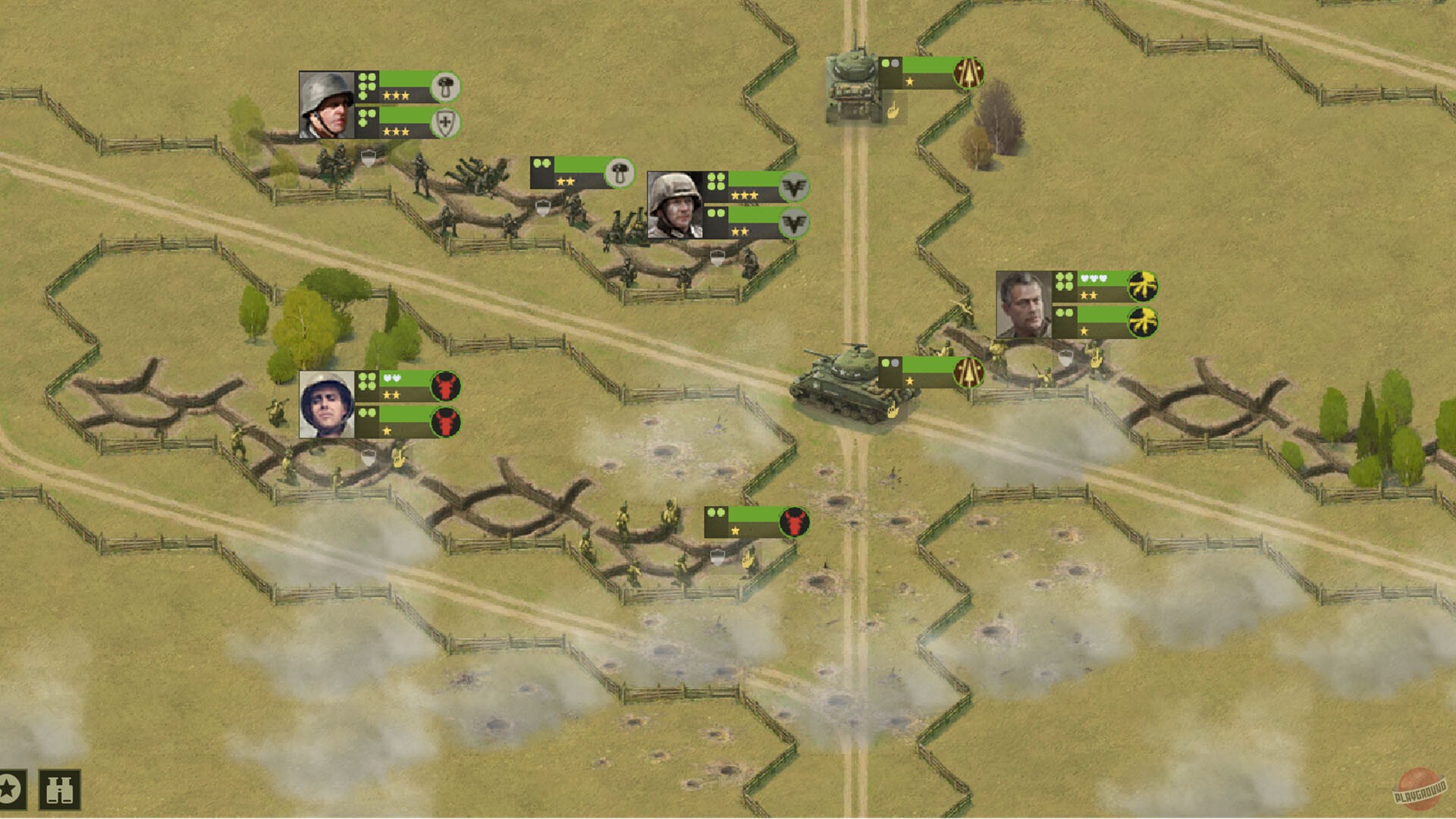The width and height of the screenshot is (1456, 819).
Task: Click the grenade icon on the topmost German unit bar
Action: pos(444,85)
